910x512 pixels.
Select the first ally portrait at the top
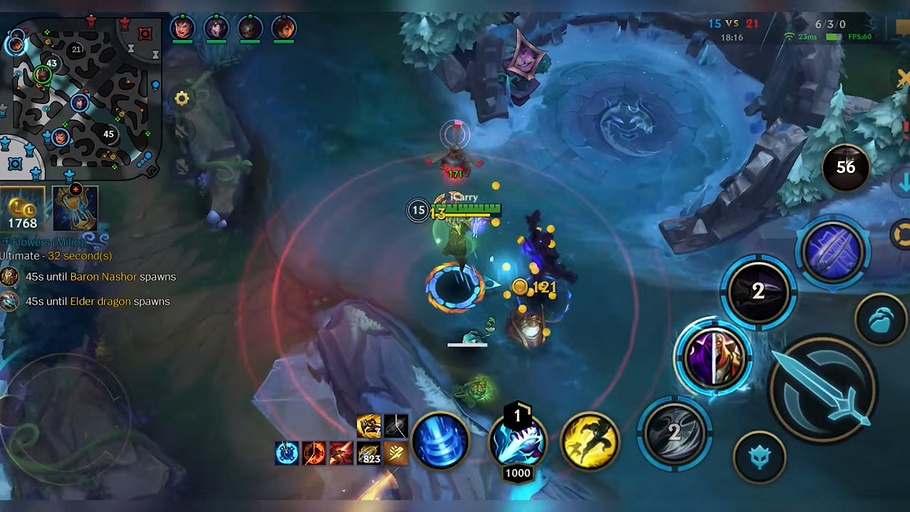click(182, 28)
